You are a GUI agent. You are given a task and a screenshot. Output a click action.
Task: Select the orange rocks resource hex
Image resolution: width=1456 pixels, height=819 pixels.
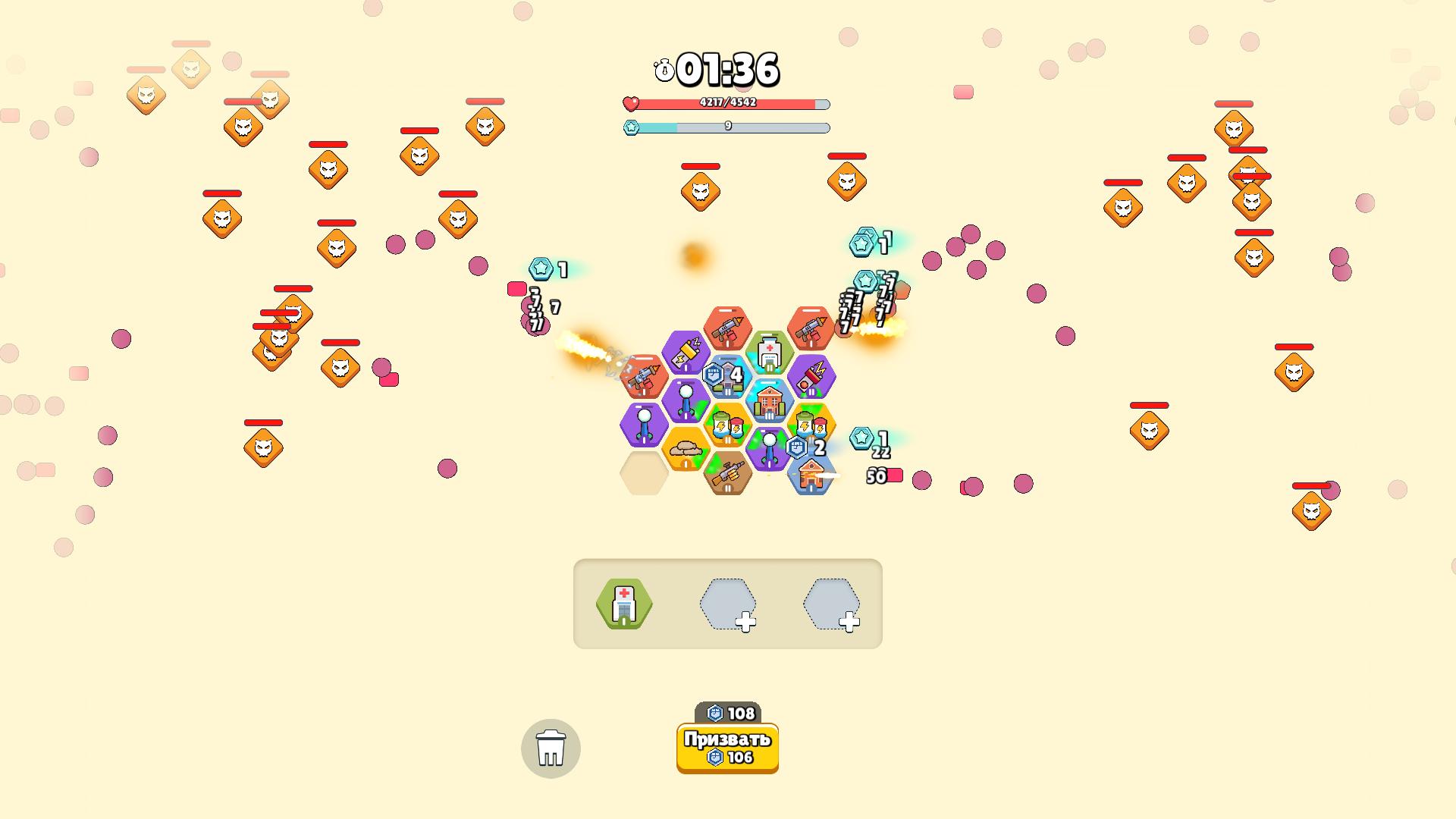[686, 449]
